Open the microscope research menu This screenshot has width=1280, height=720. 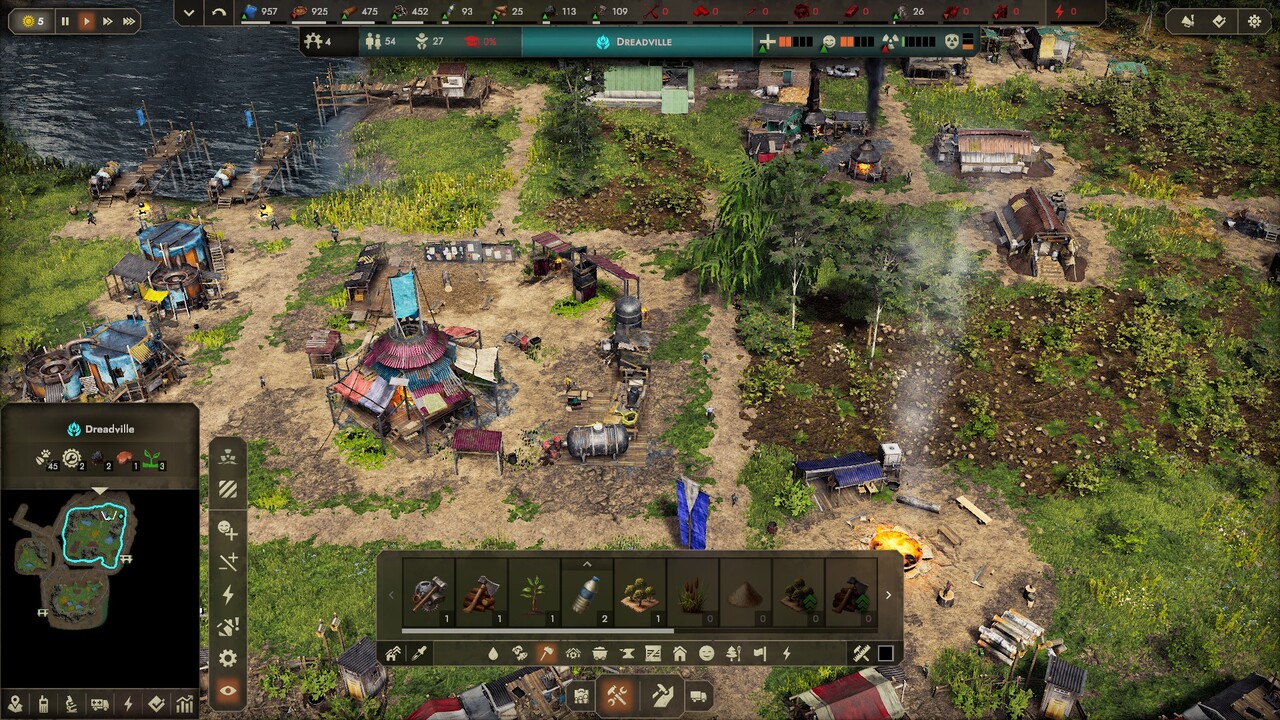click(71, 704)
